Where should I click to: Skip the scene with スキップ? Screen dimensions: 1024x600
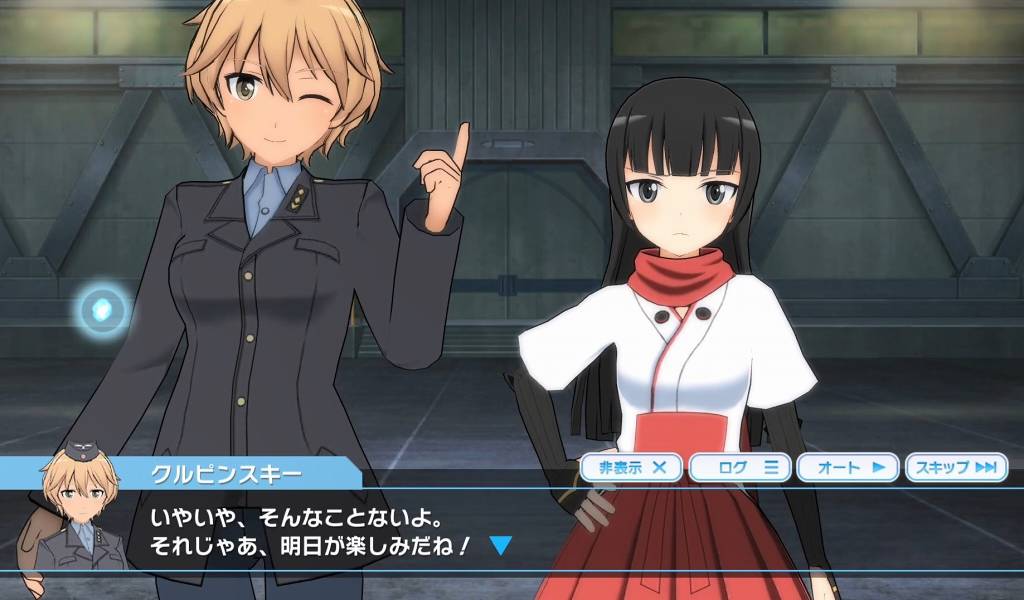click(957, 467)
